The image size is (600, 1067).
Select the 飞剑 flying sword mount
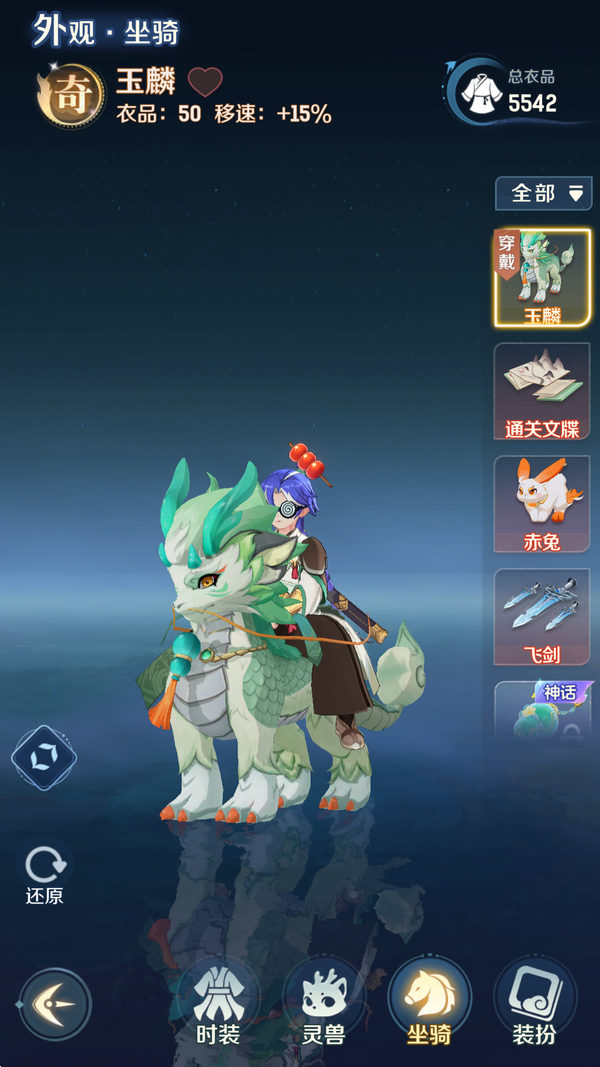542,617
